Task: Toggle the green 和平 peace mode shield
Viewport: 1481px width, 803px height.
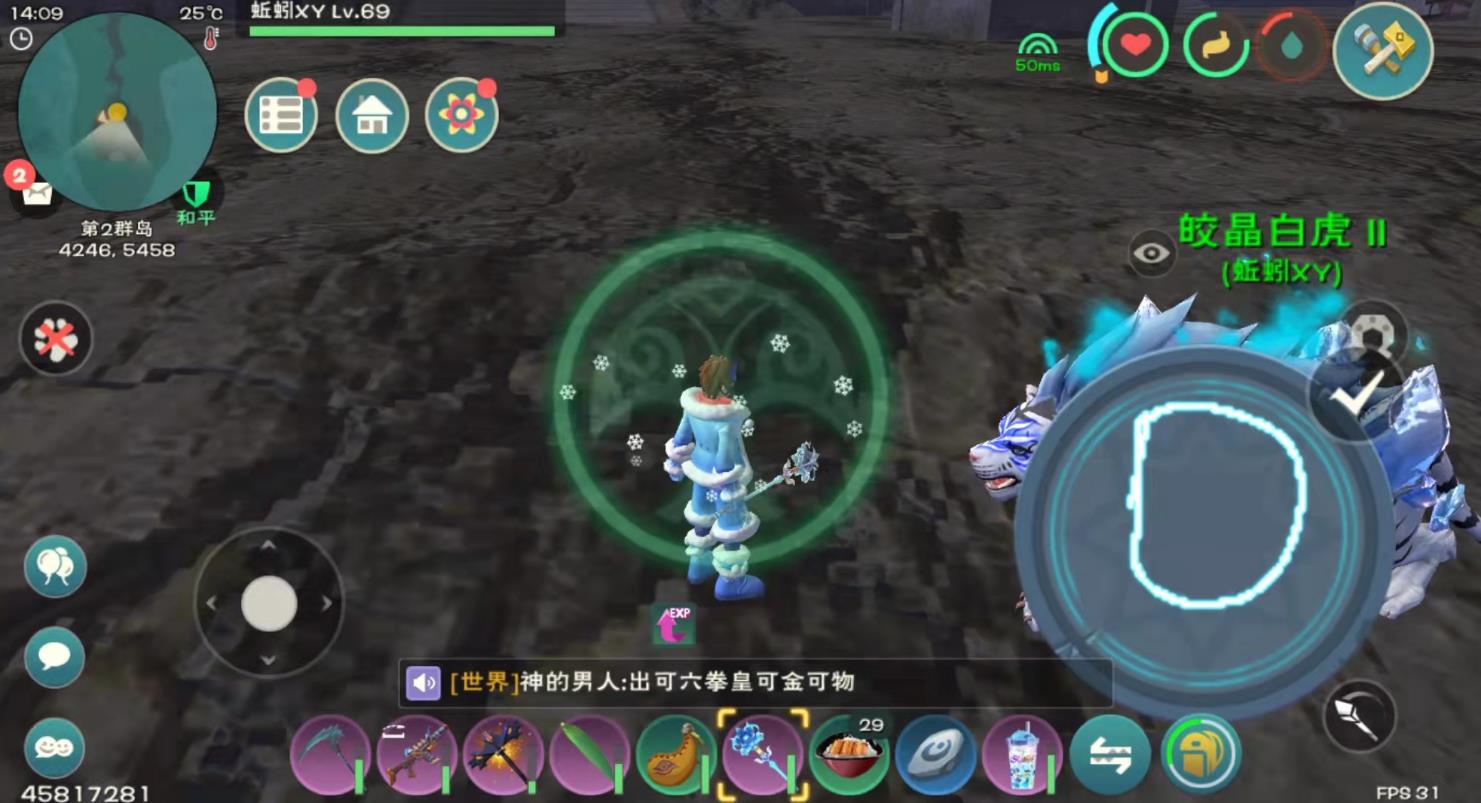Action: pyautogui.click(x=195, y=195)
